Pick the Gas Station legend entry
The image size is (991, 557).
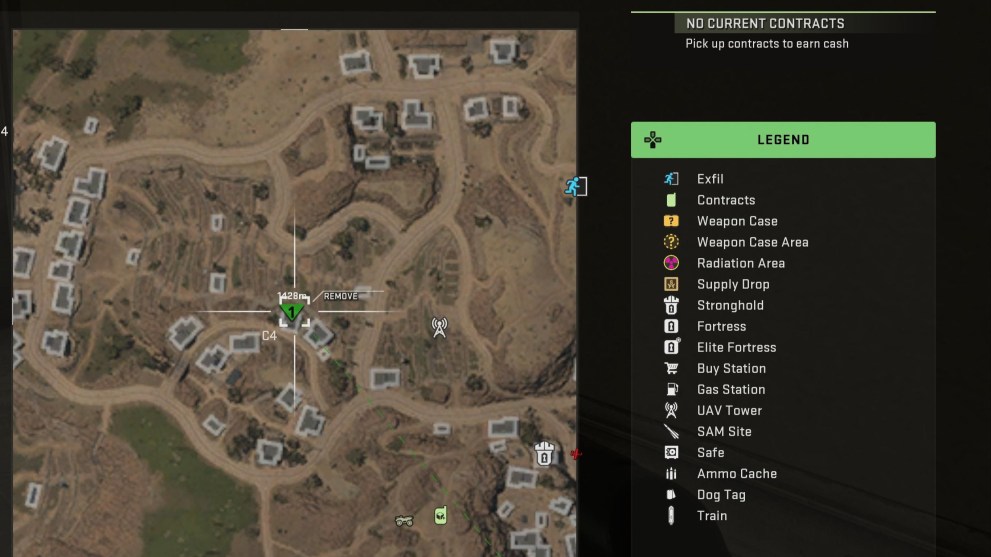(730, 389)
